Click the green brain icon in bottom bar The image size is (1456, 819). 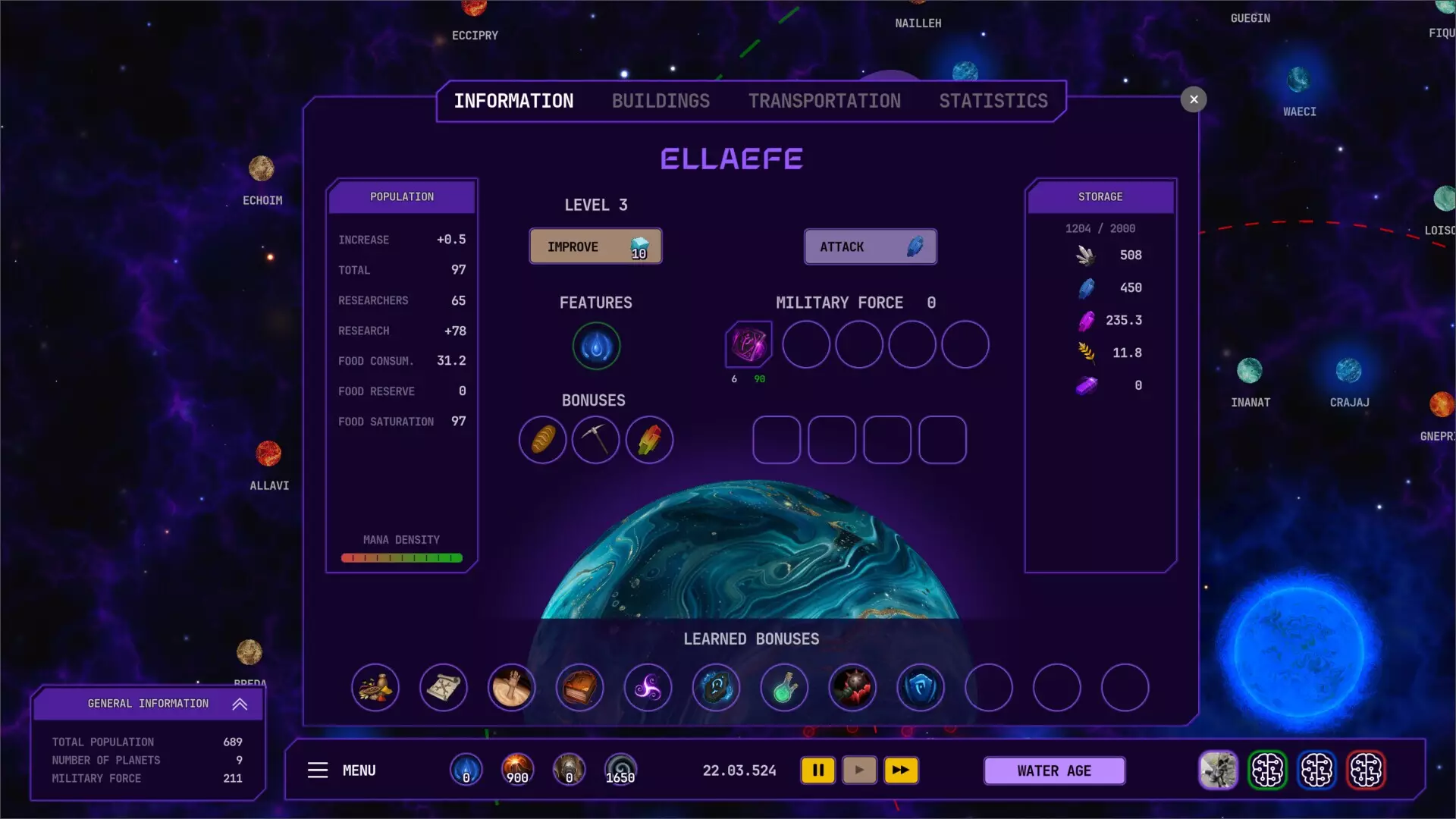pyautogui.click(x=1269, y=770)
